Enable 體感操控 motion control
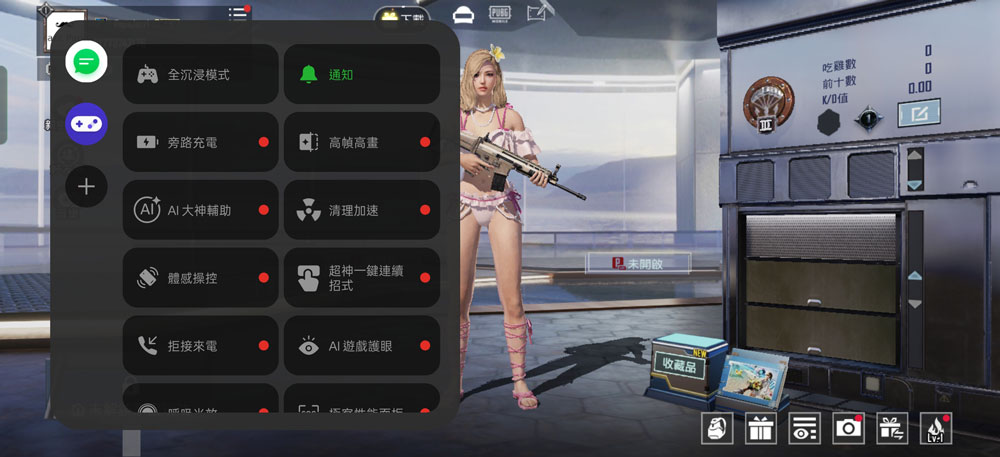The width and height of the screenshot is (1000, 457). (x=200, y=278)
